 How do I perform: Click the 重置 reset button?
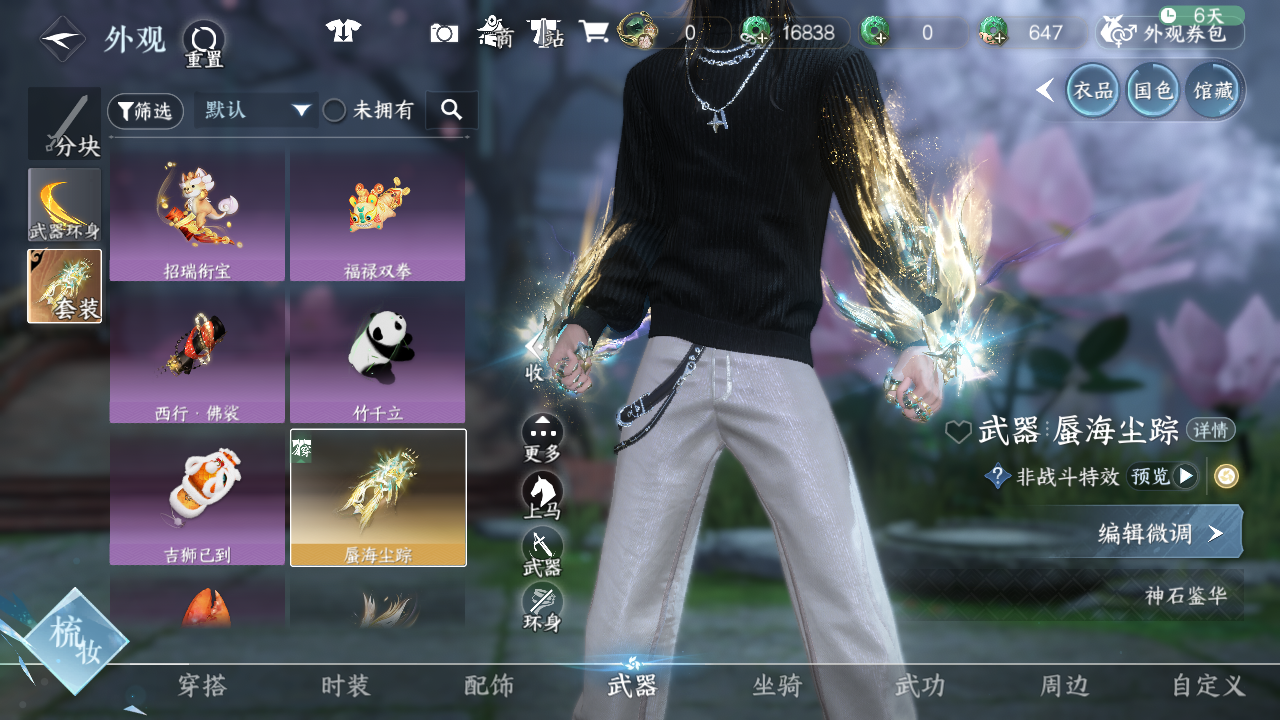[204, 42]
